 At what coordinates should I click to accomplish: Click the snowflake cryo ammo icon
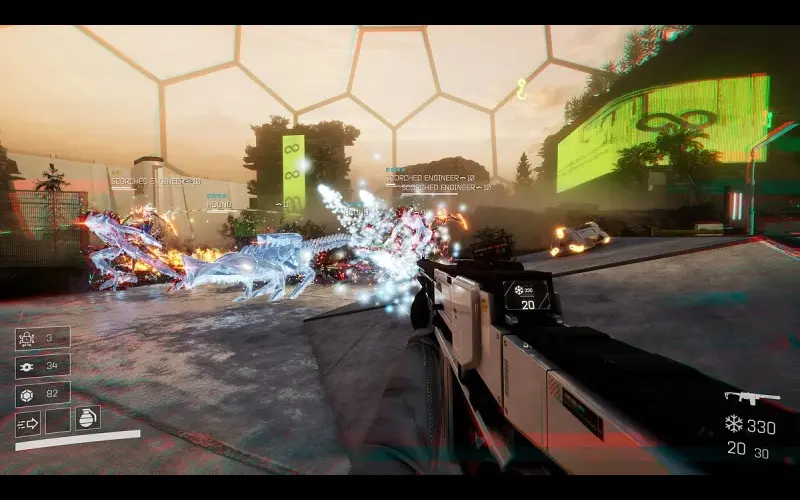734,425
